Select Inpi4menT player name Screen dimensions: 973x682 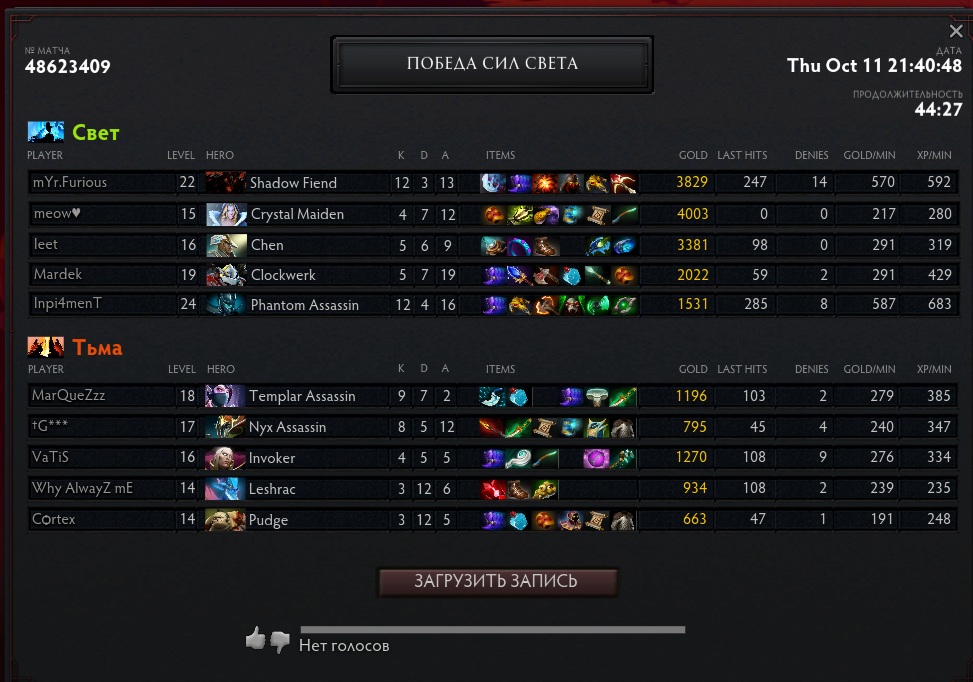(x=68, y=304)
